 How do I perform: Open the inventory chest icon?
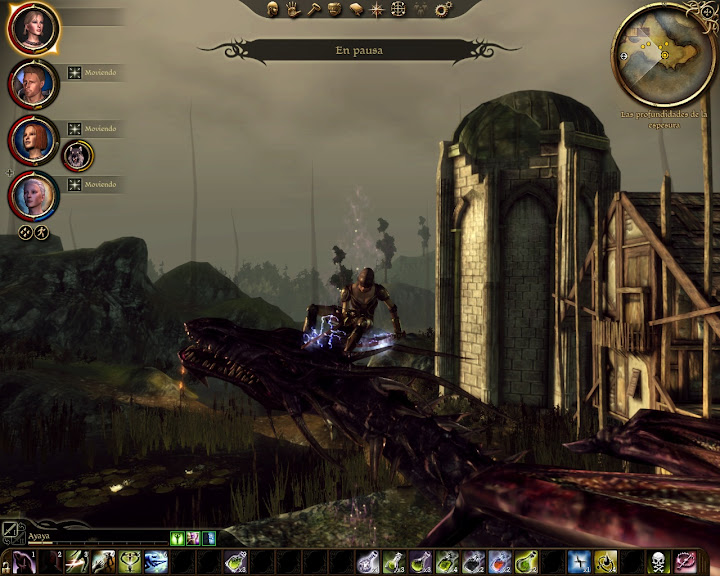point(335,9)
